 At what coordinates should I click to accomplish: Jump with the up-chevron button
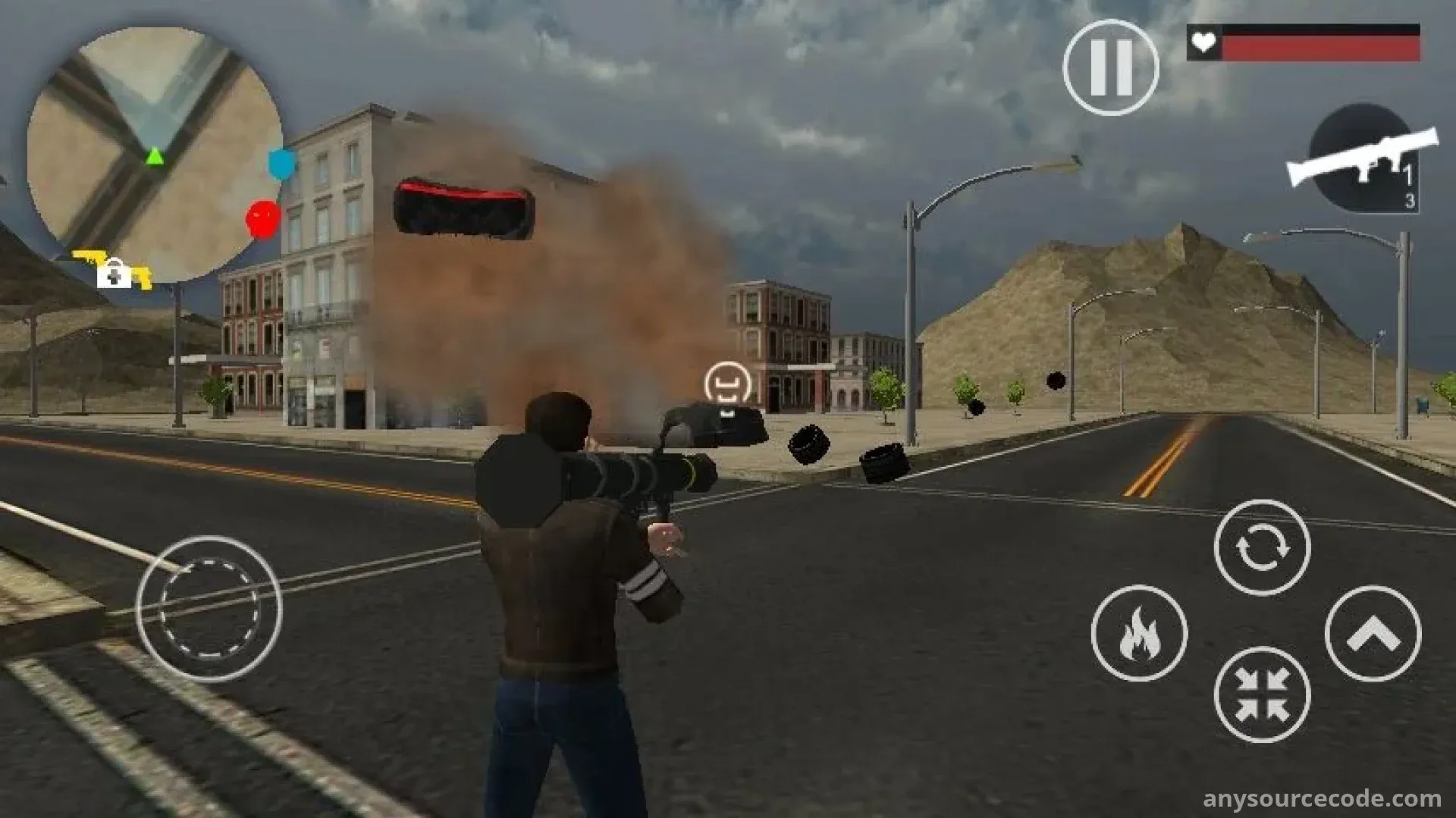(1372, 634)
